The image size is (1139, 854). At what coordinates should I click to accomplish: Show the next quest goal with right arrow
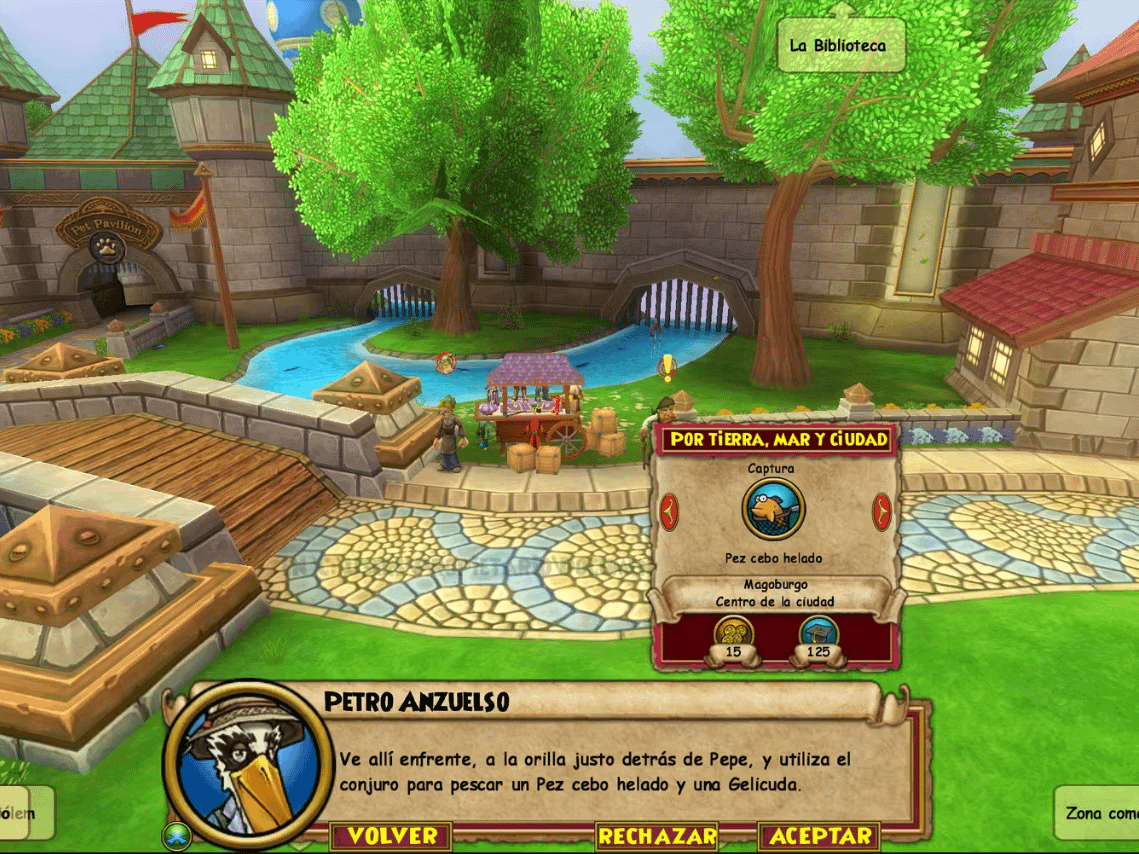[x=881, y=511]
